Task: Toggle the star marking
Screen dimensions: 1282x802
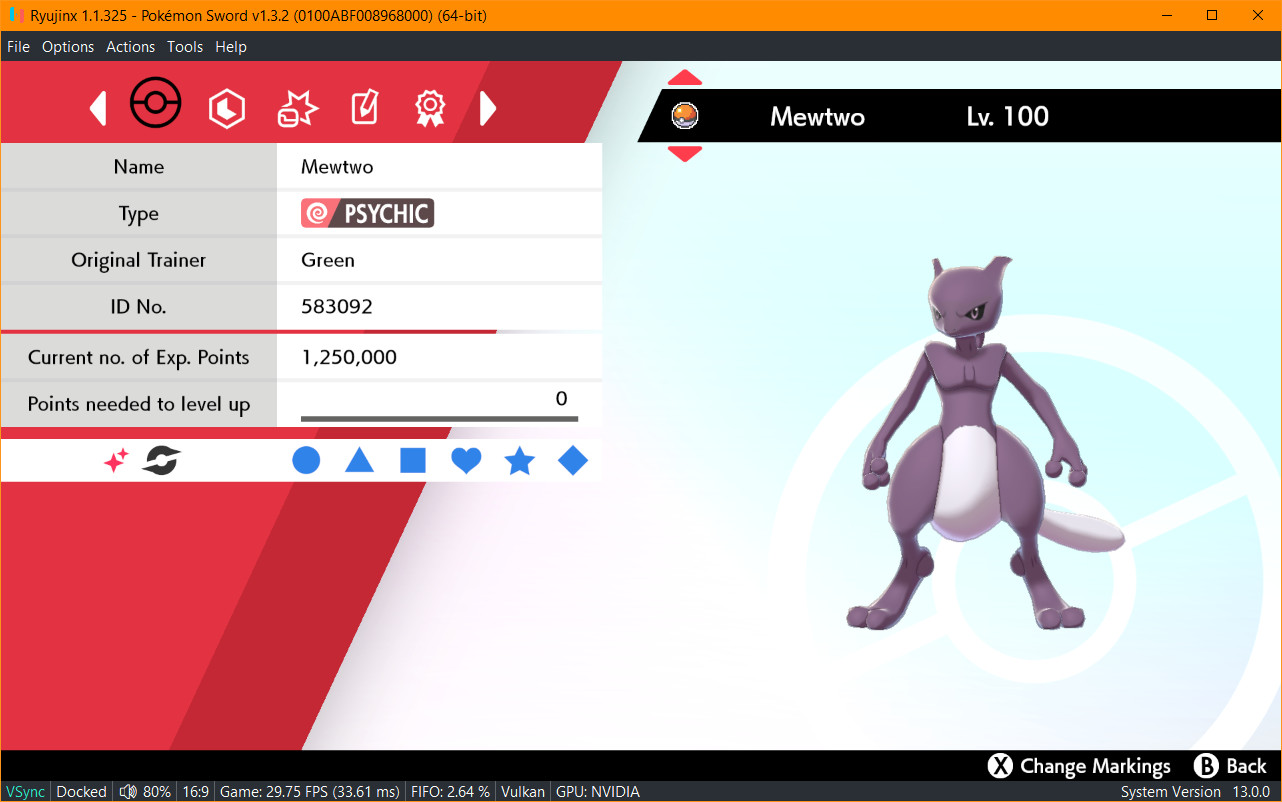Action: pyautogui.click(x=519, y=461)
